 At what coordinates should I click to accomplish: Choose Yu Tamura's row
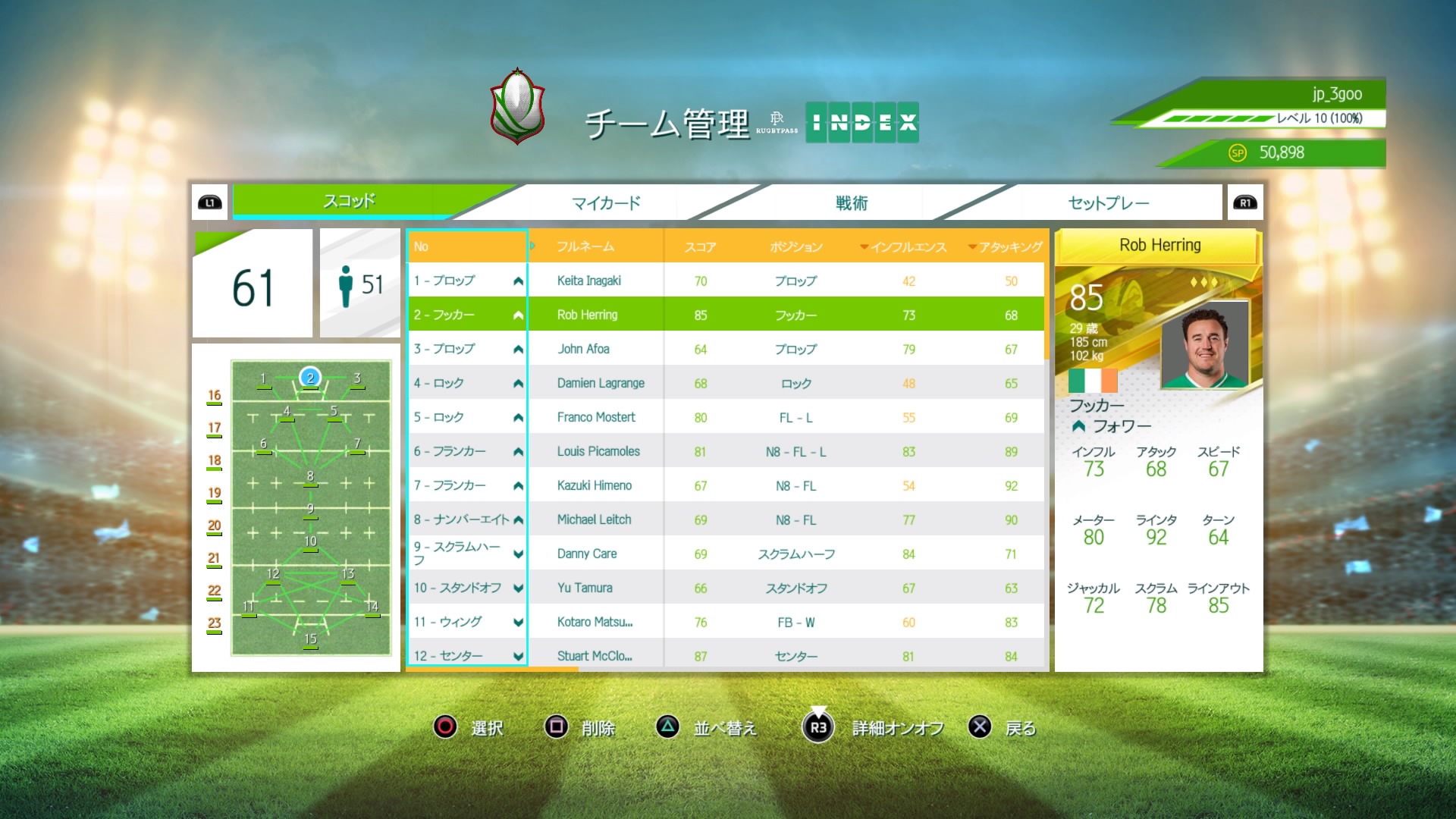point(585,588)
